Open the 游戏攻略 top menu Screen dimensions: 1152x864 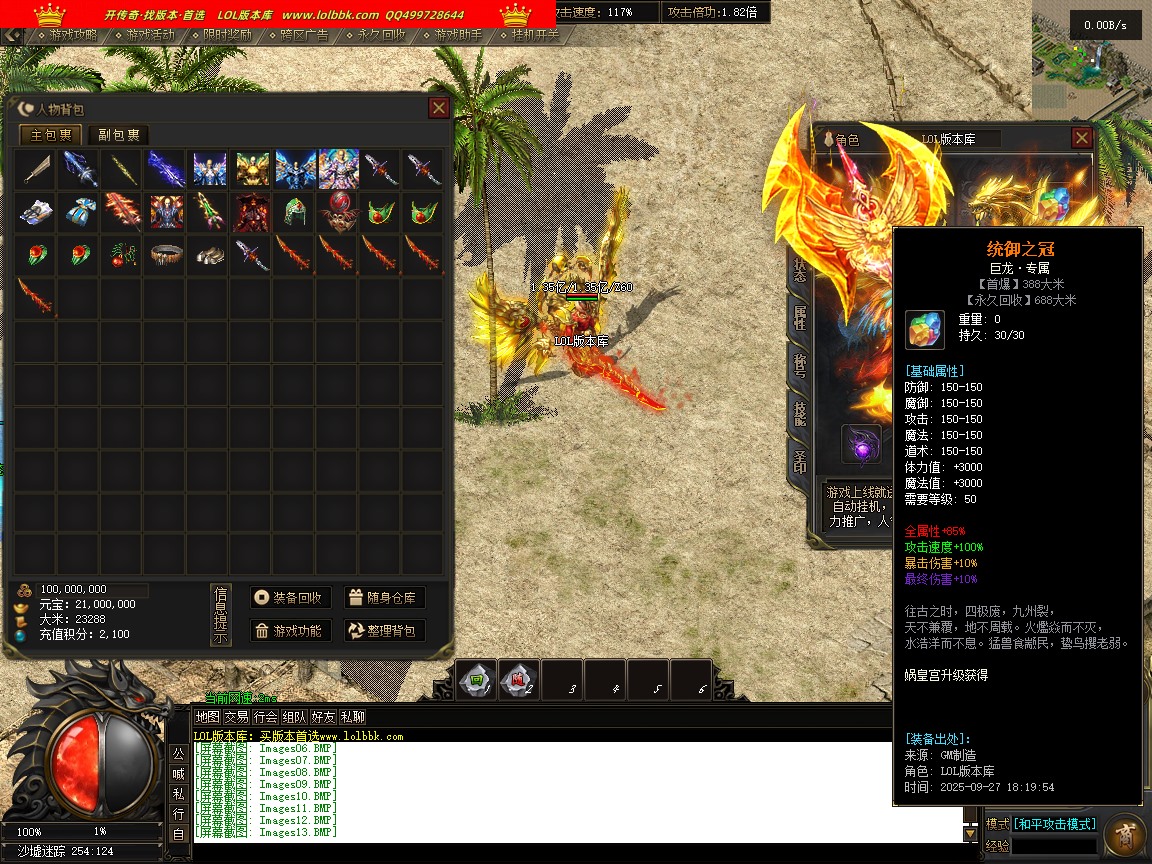68,35
